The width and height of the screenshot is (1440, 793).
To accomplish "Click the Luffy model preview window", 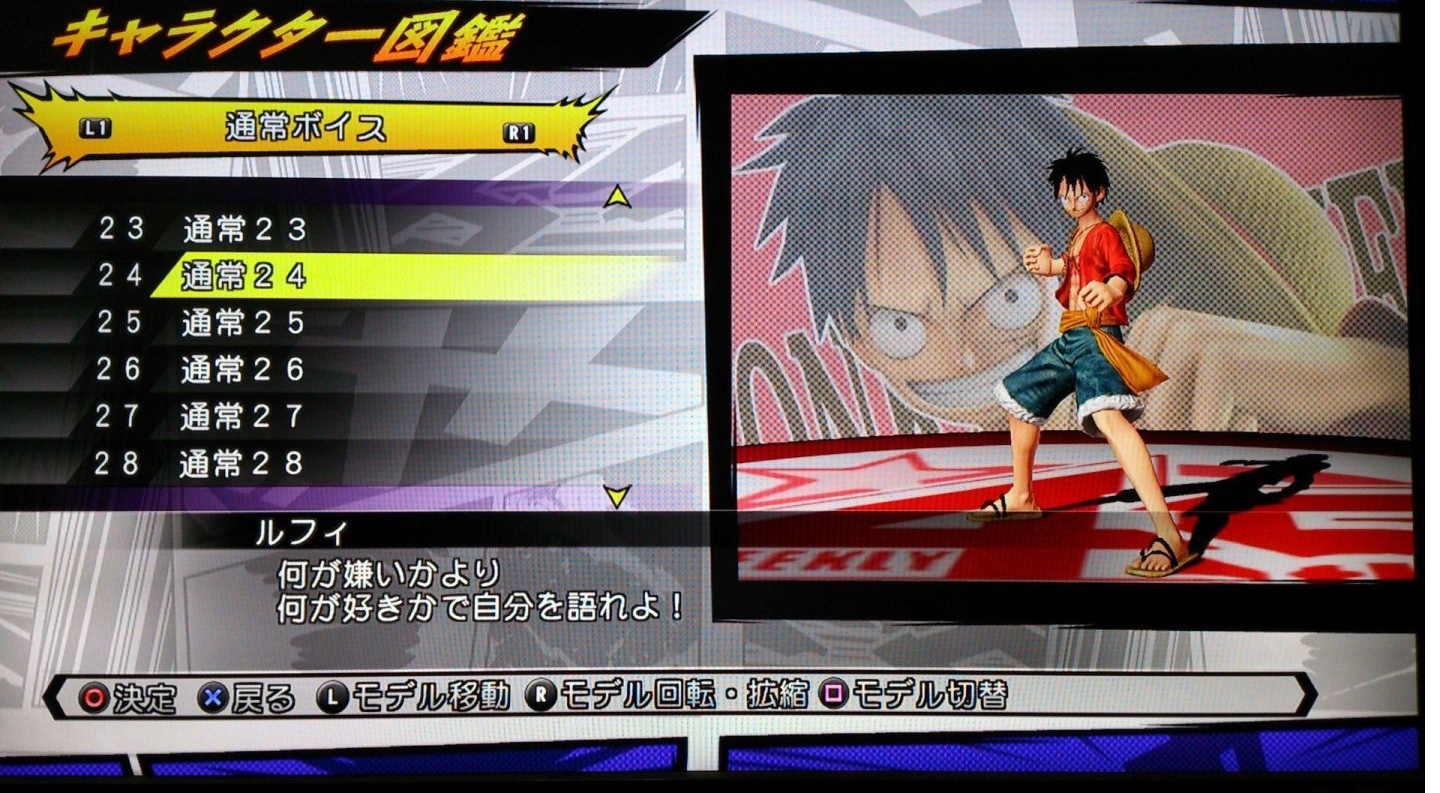I will pos(1068,338).
